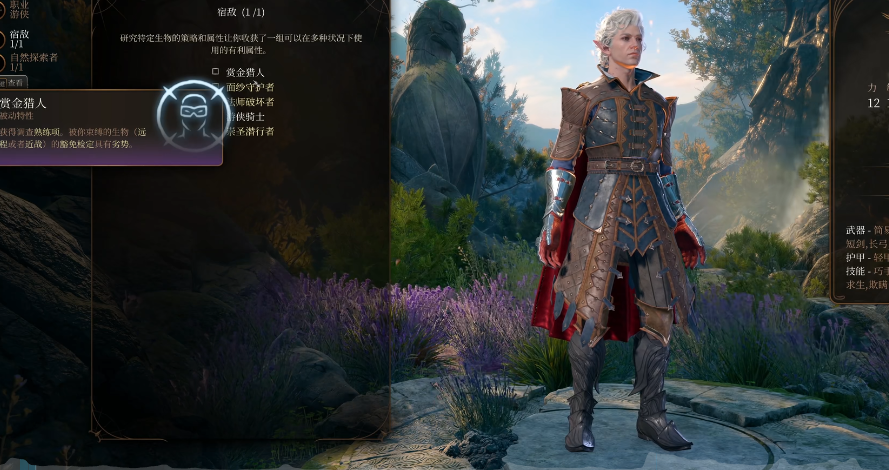Select the 赏金猎人 favoured enemy option
Image resolution: width=889 pixels, height=470 pixels.
(x=244, y=72)
